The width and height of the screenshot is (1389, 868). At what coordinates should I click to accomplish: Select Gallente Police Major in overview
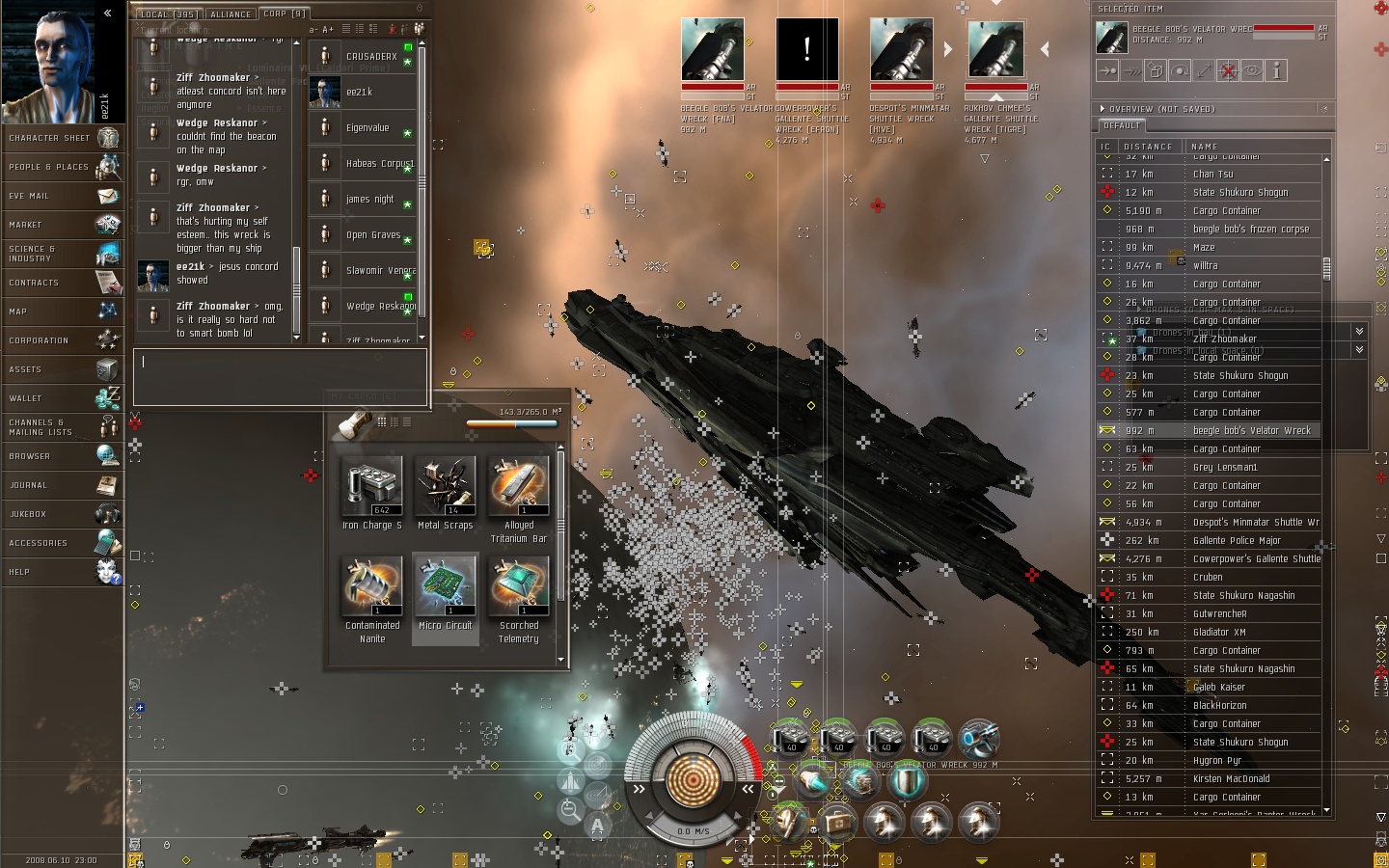click(x=1236, y=541)
